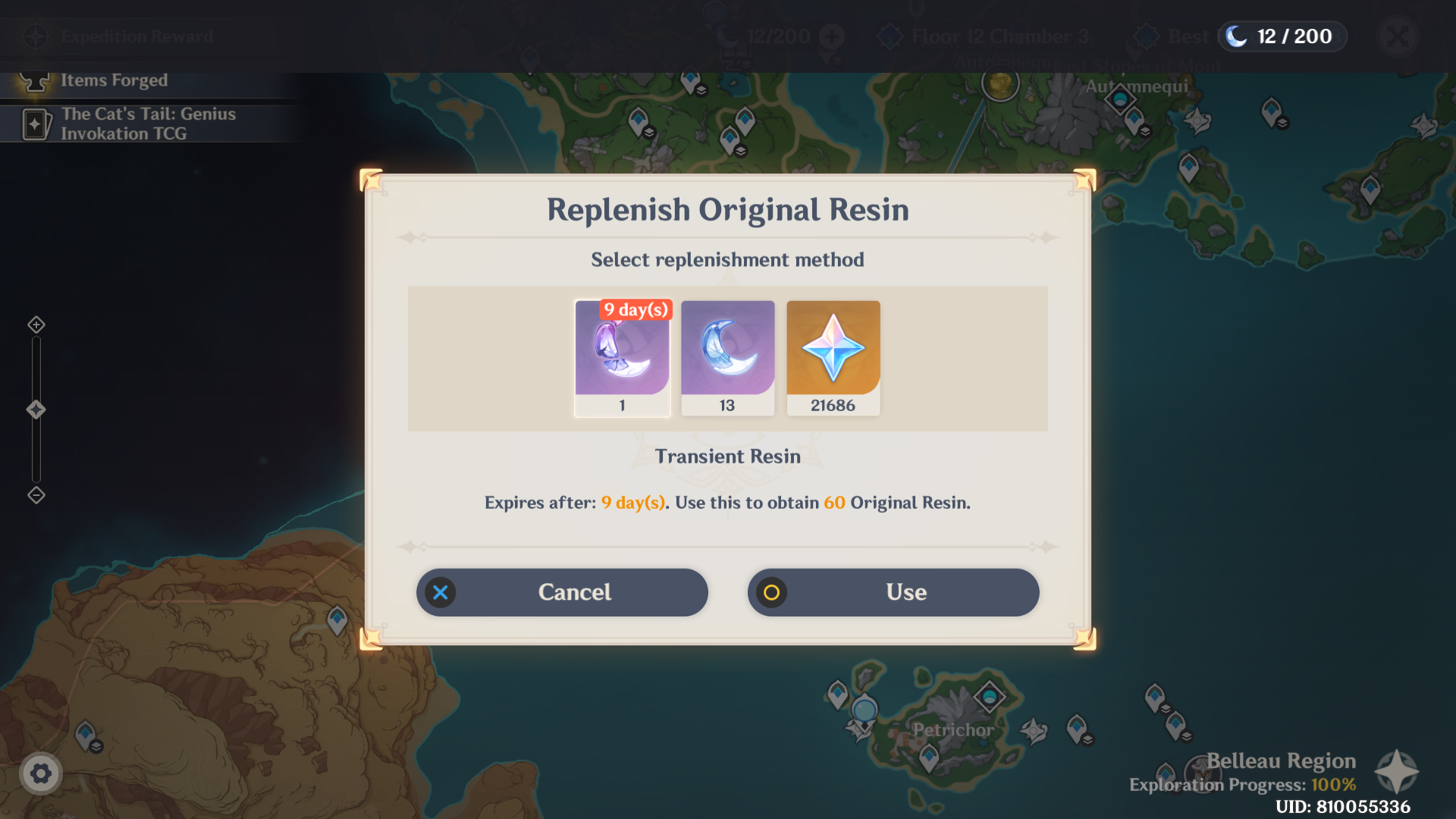Click the map zoom slider handle

click(x=35, y=409)
